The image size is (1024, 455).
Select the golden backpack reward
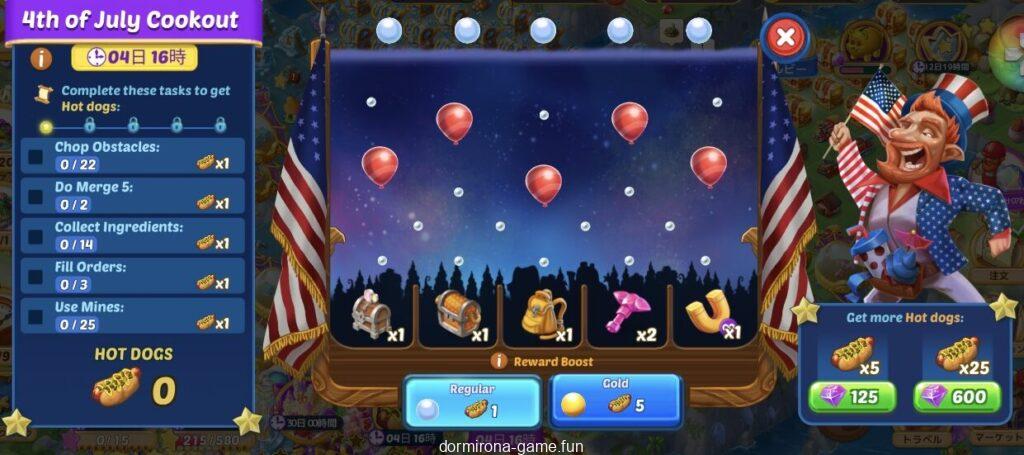(543, 315)
